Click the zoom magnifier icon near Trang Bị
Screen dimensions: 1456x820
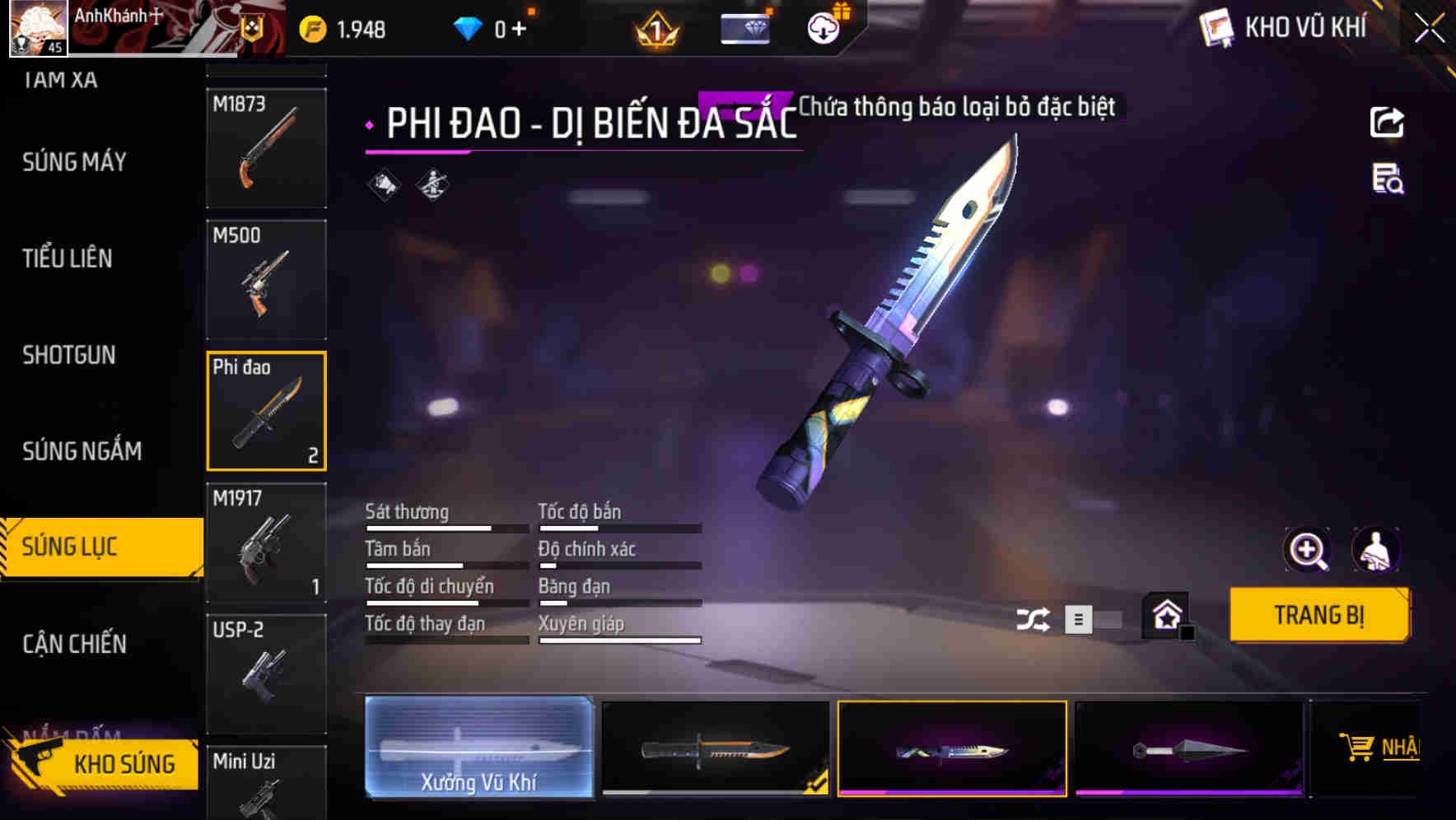pyautogui.click(x=1308, y=550)
